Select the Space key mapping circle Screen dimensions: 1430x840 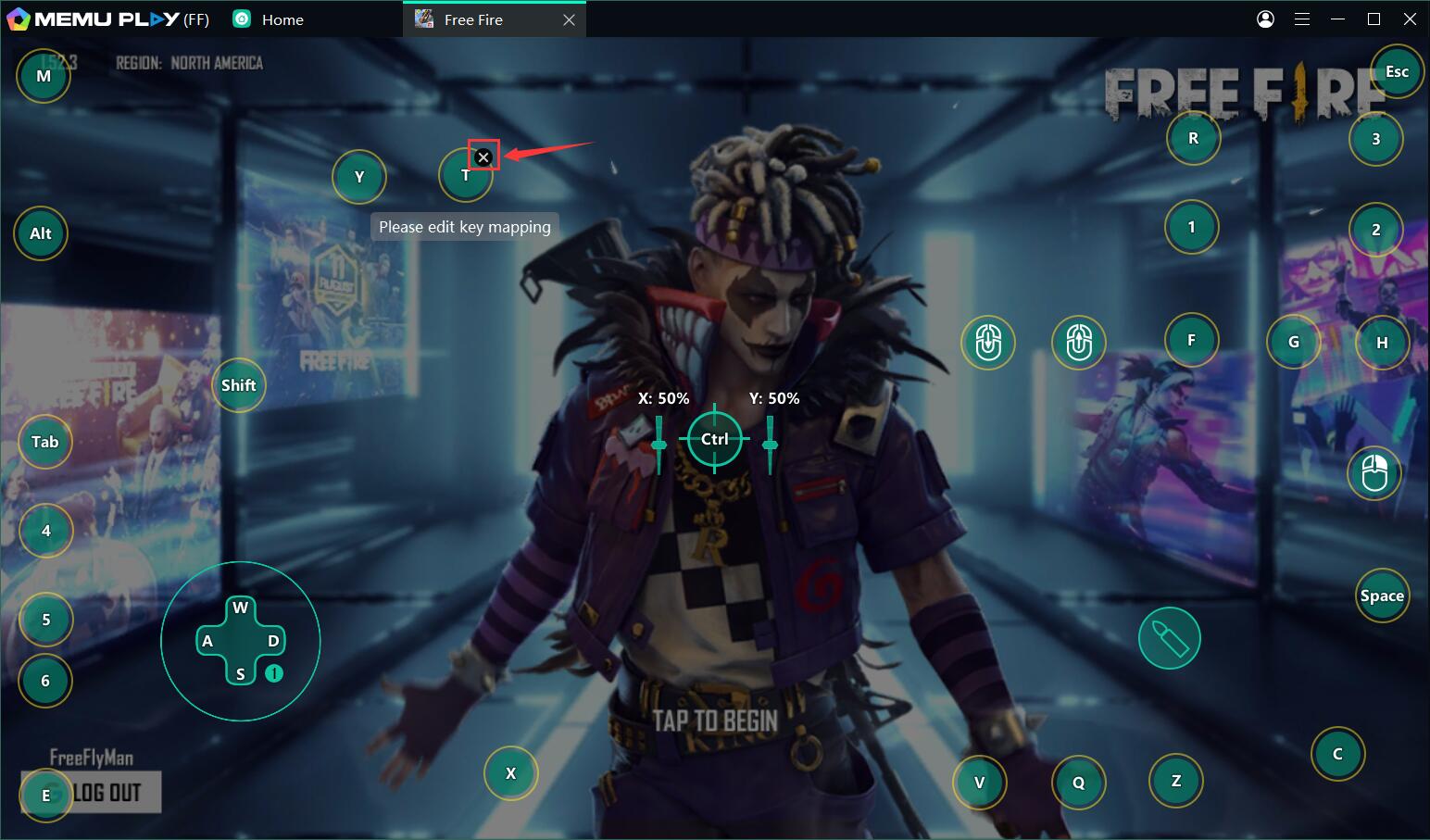click(1381, 596)
